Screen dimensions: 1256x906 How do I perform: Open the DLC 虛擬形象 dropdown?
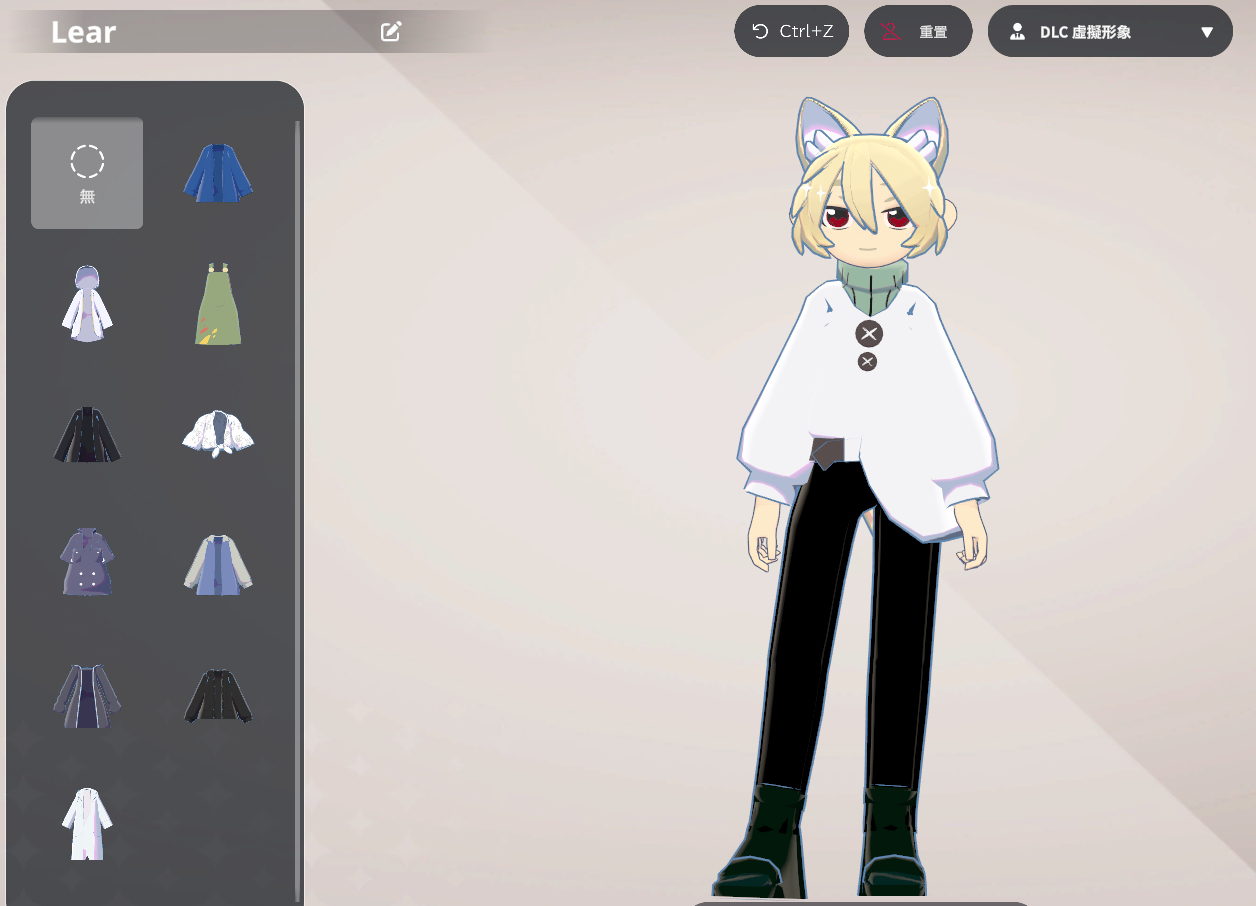point(1110,32)
